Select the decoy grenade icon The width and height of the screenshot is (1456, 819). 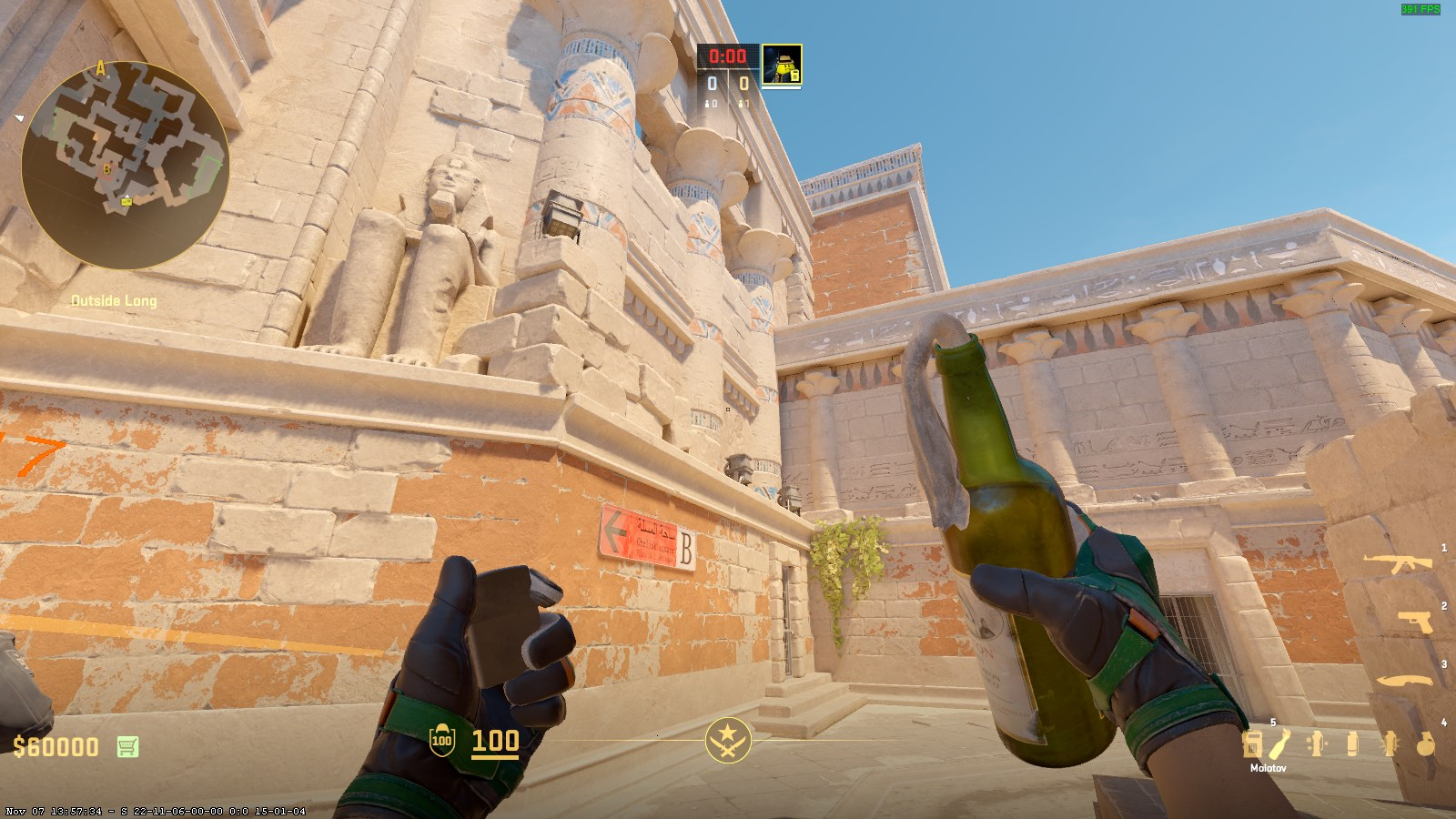tap(1316, 744)
